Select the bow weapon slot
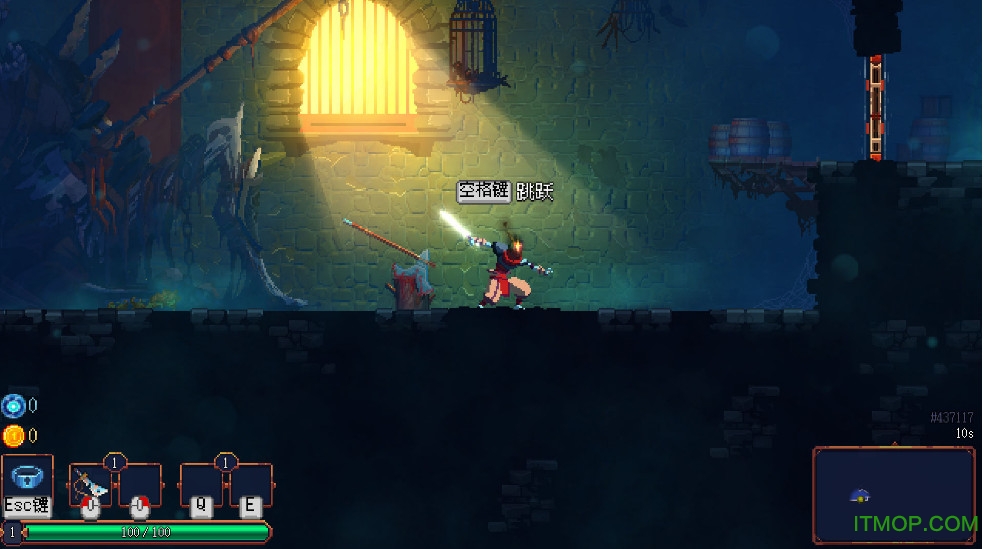984x549 pixels. coord(90,486)
